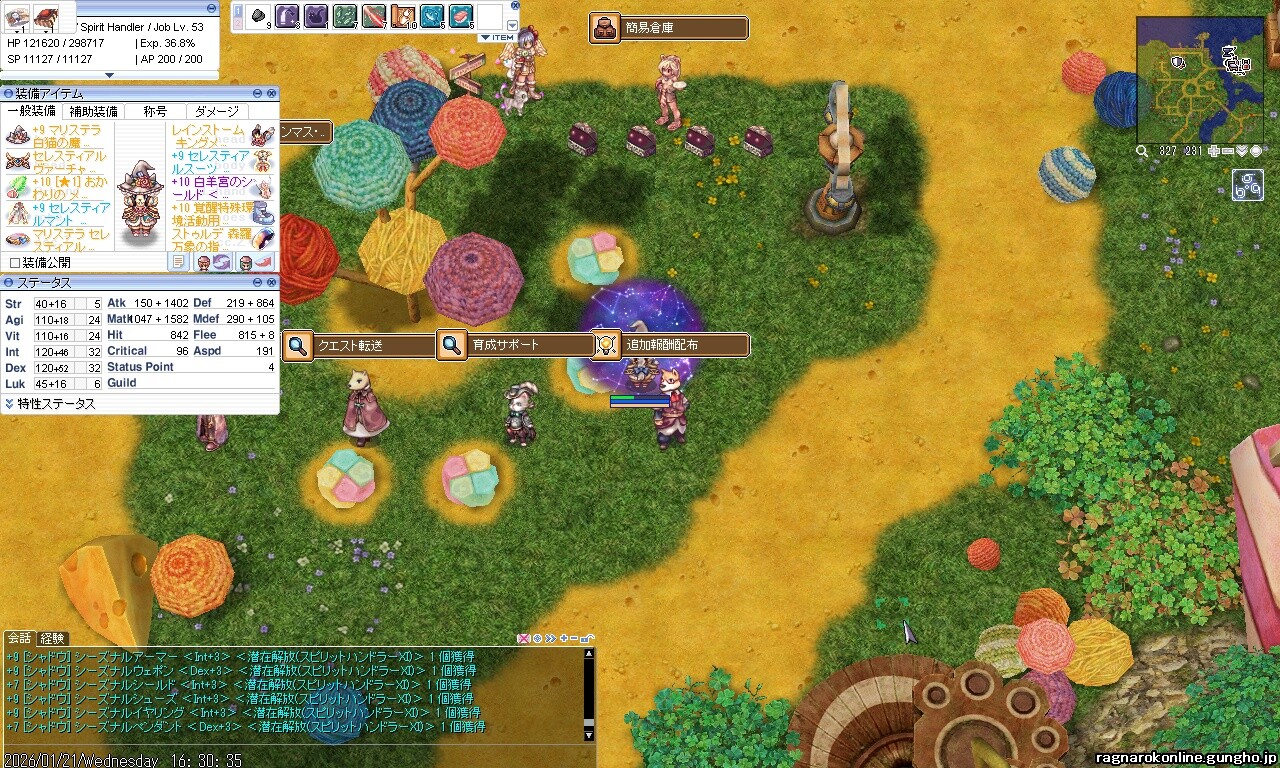Zoom out the minimap with minus button

point(1228,151)
